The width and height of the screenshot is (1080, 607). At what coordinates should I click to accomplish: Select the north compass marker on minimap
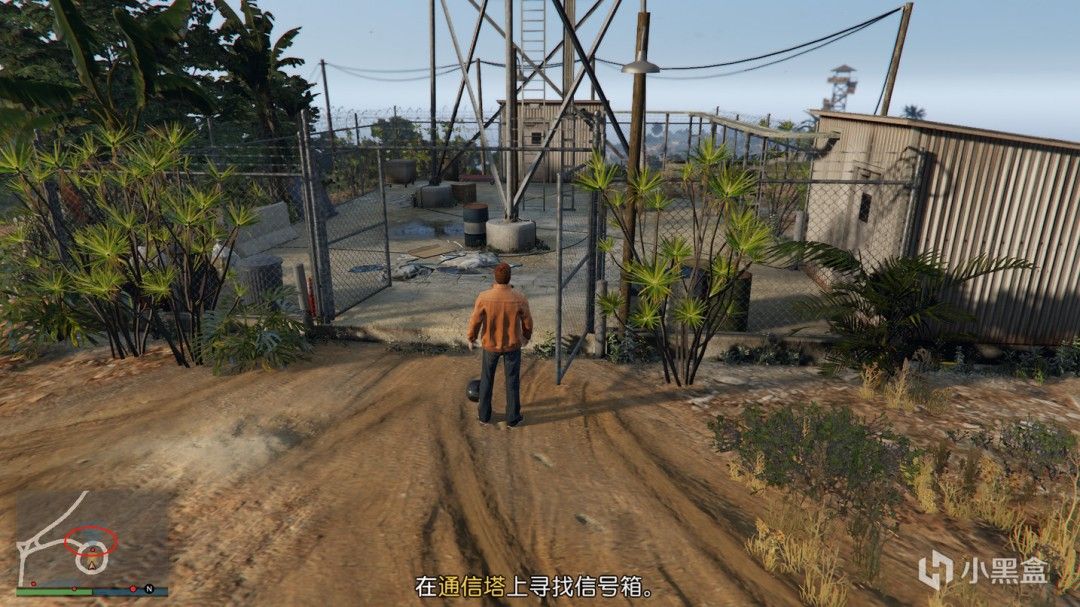click(149, 588)
